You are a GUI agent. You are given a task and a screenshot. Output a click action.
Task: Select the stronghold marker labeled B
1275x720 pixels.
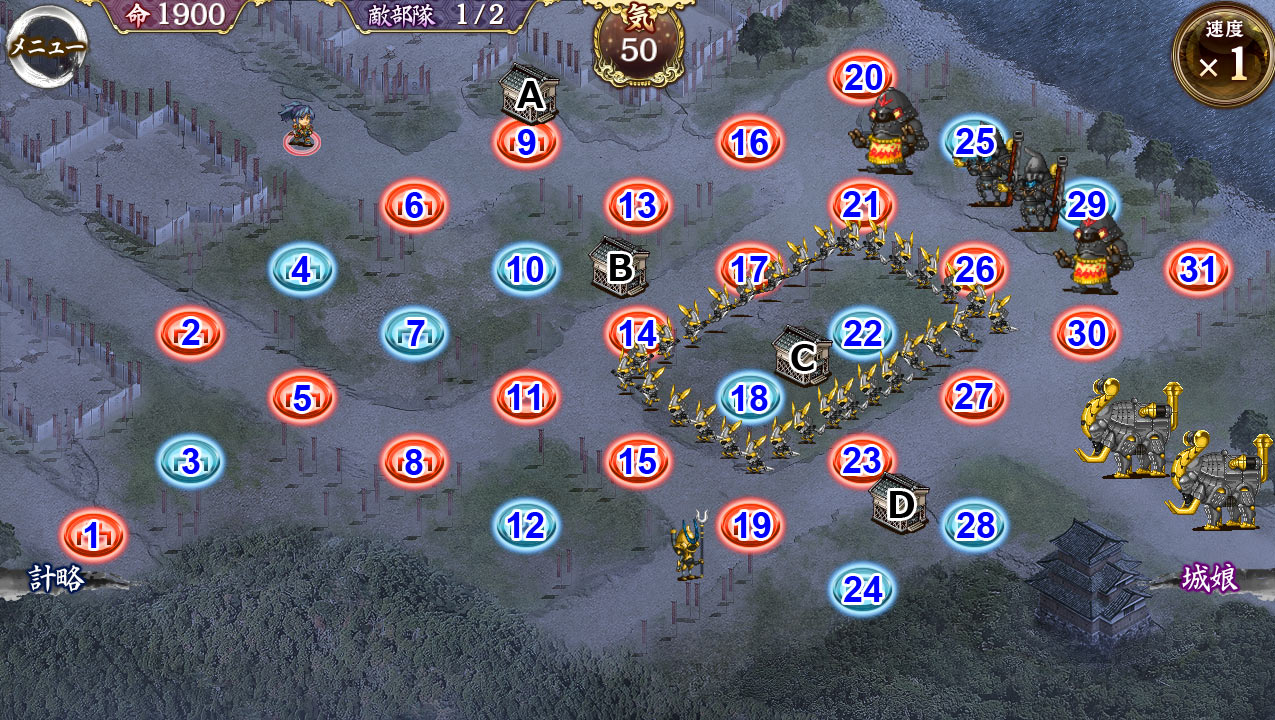619,267
